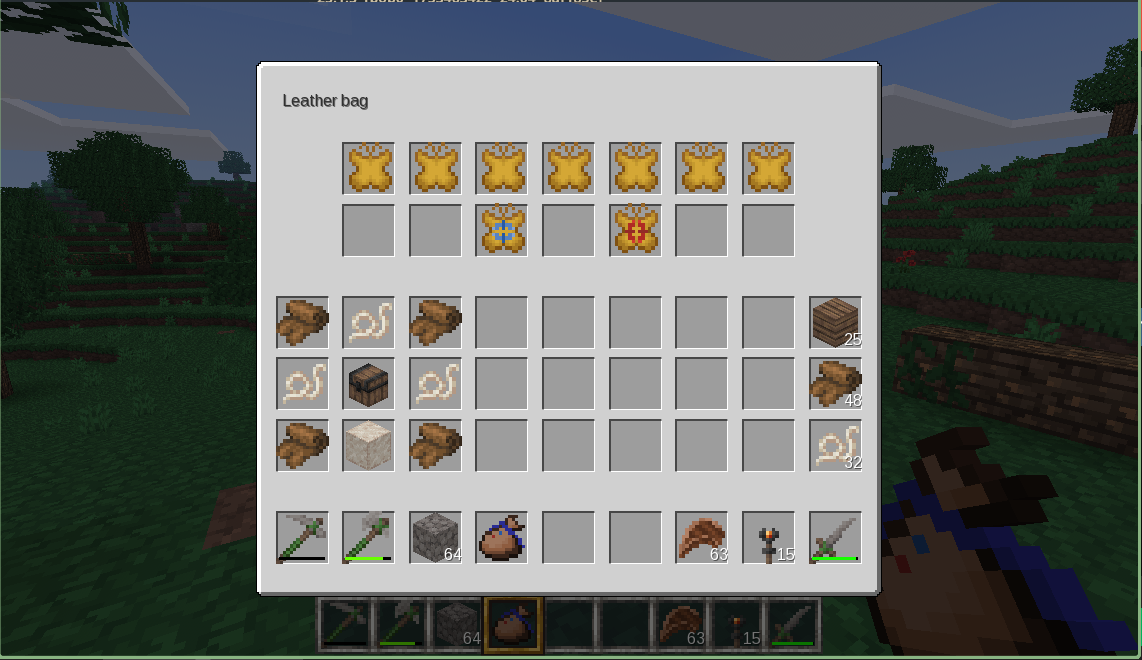The height and width of the screenshot is (660, 1142).
Task: Select the axe in the bag window's bottom row
Action: (x=368, y=537)
